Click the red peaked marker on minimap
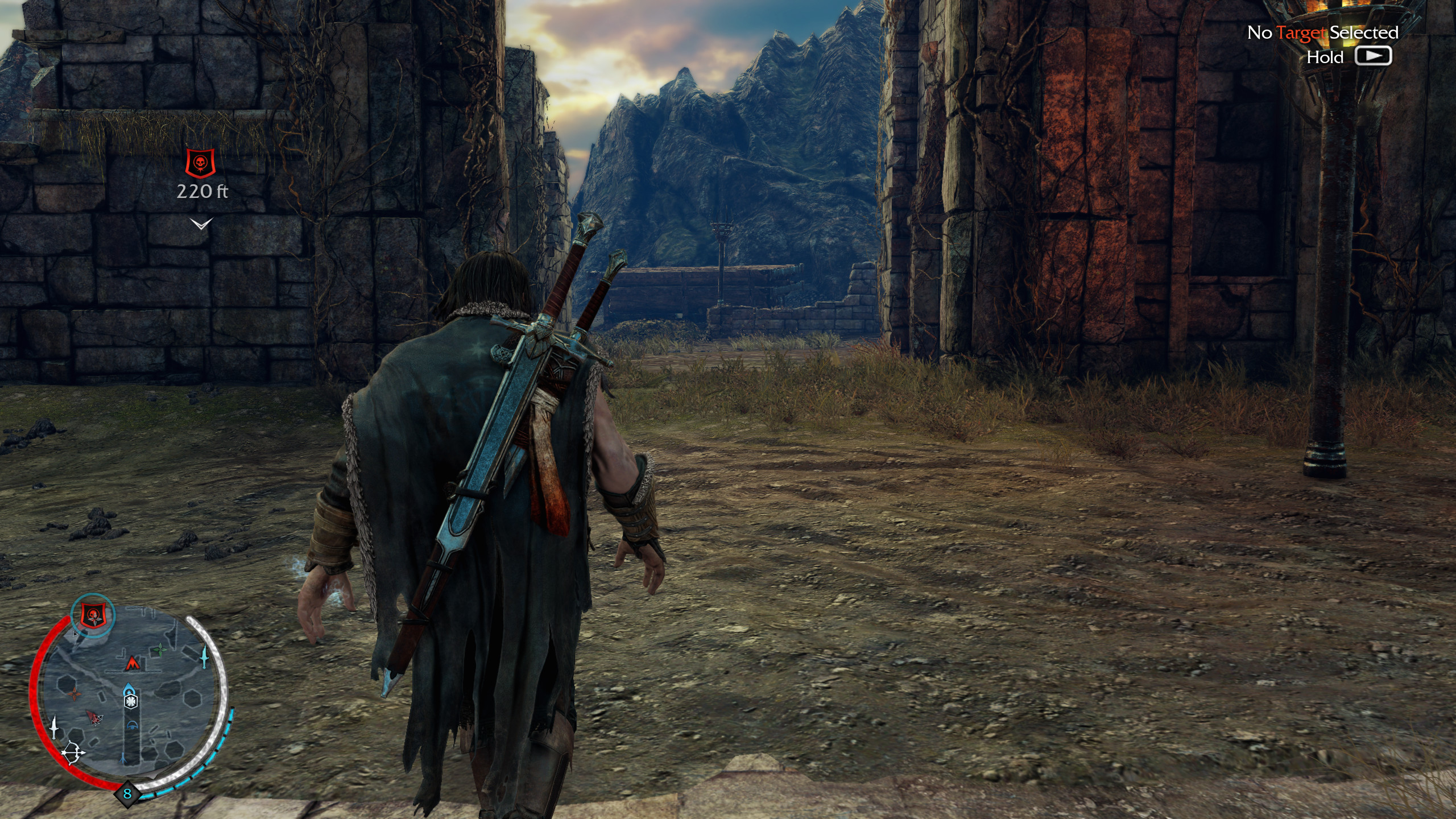Viewport: 1456px width, 819px height. coord(132,663)
